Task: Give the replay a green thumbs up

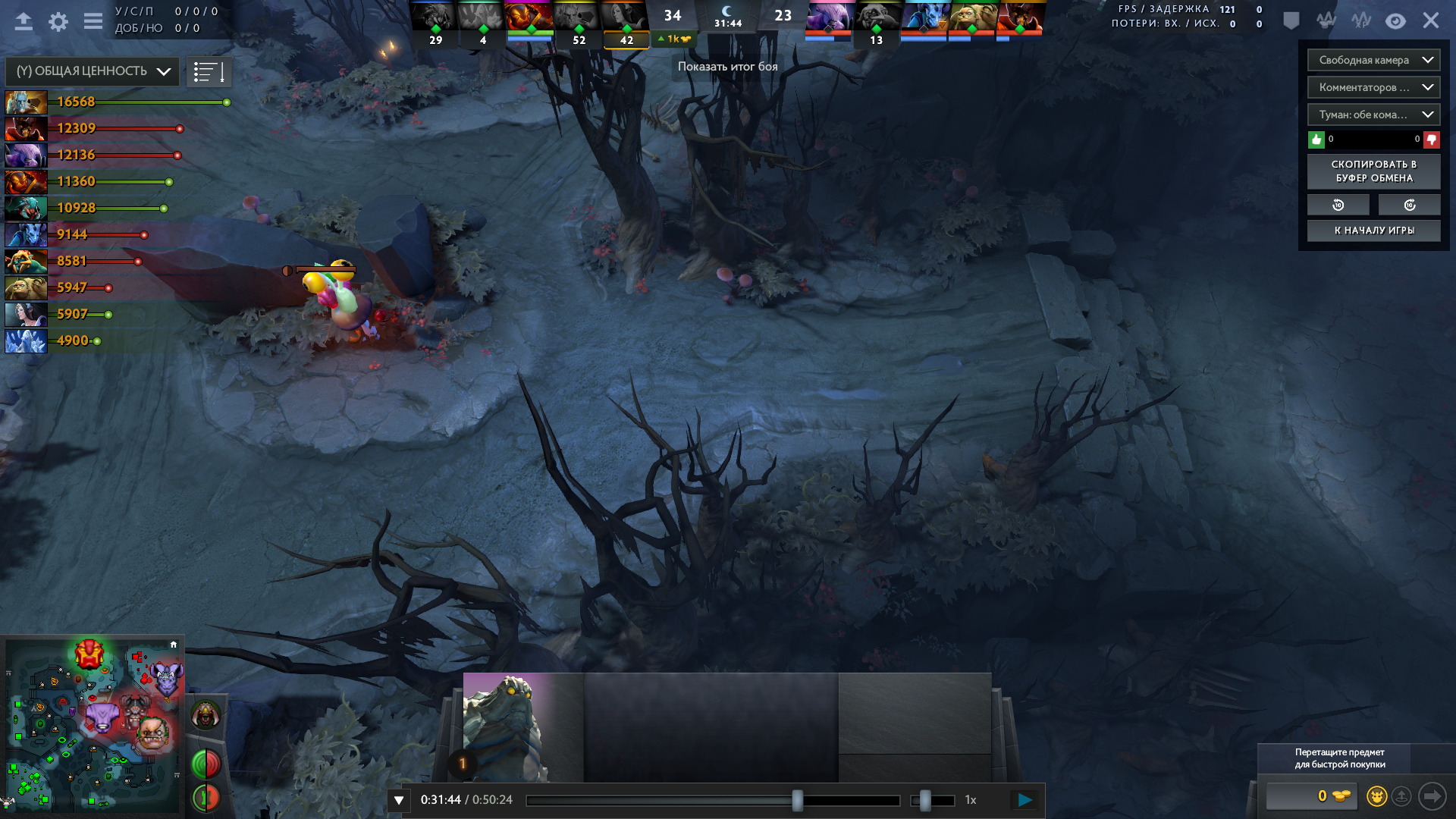Action: click(1316, 140)
